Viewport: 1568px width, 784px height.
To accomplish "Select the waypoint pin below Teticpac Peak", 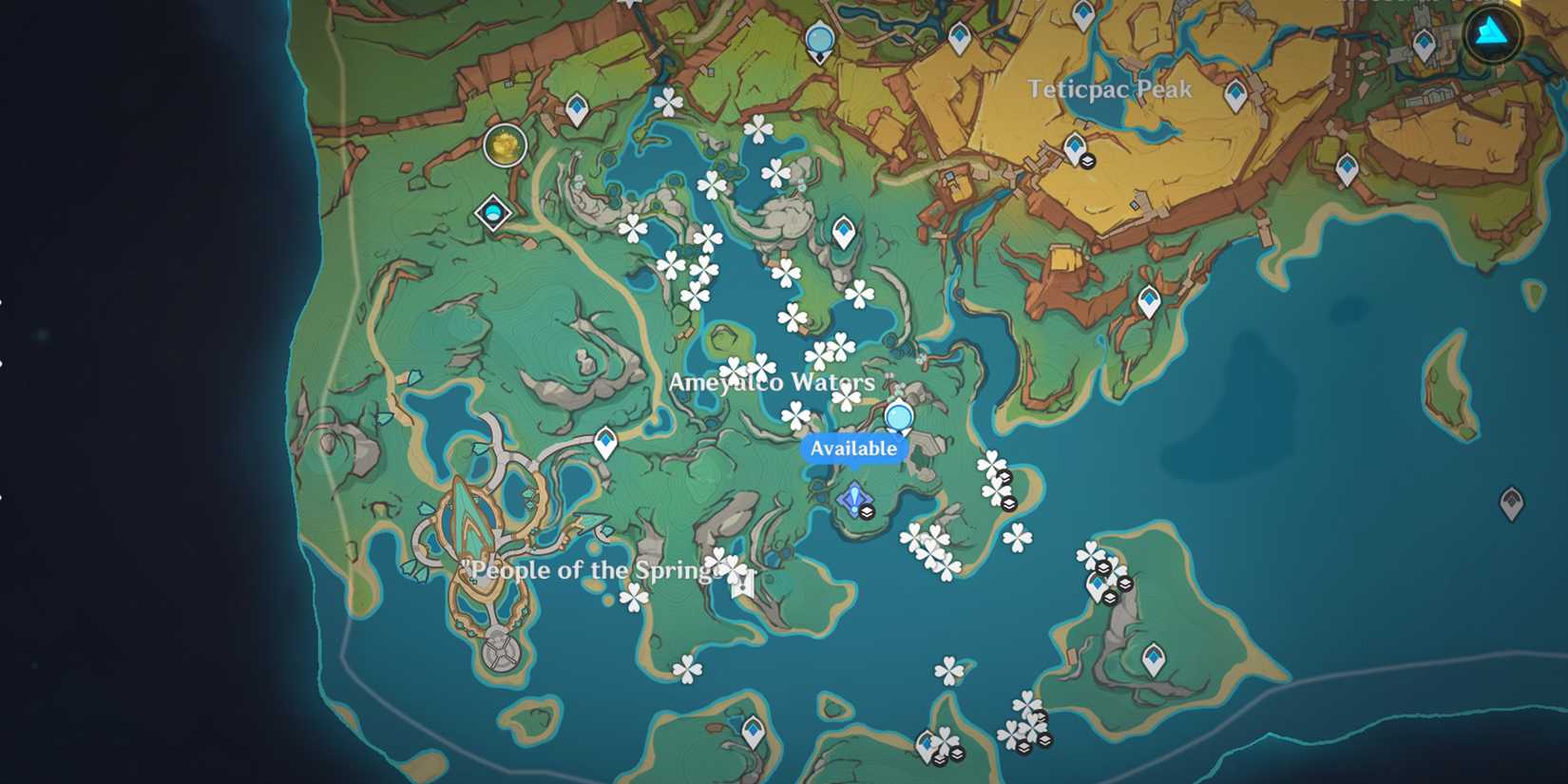I will pyautogui.click(x=1075, y=147).
